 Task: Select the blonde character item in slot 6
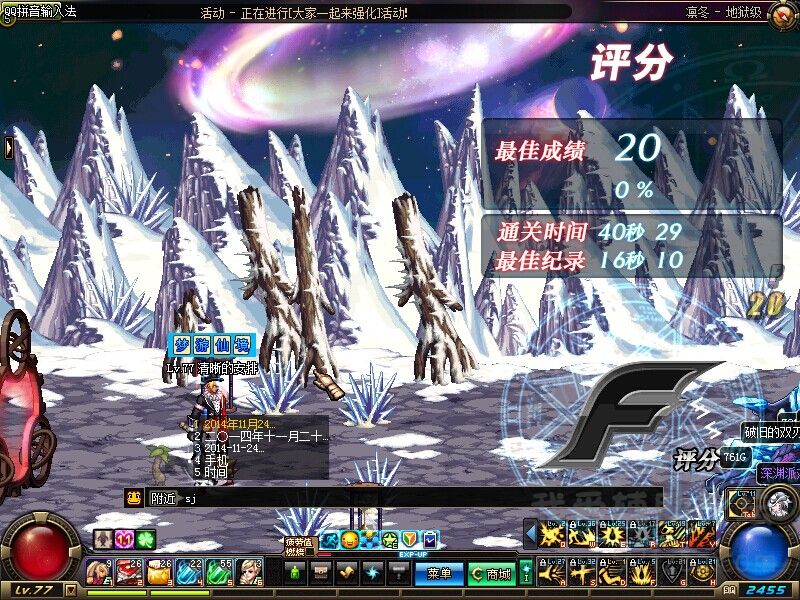pos(250,572)
